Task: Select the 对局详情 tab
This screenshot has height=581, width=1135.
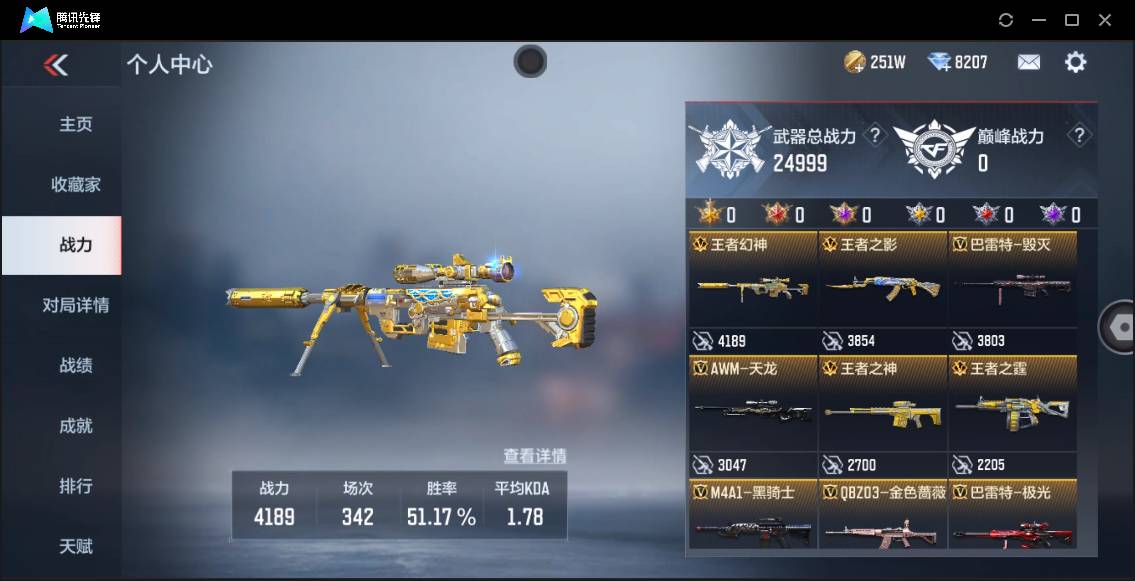Action: pos(76,306)
